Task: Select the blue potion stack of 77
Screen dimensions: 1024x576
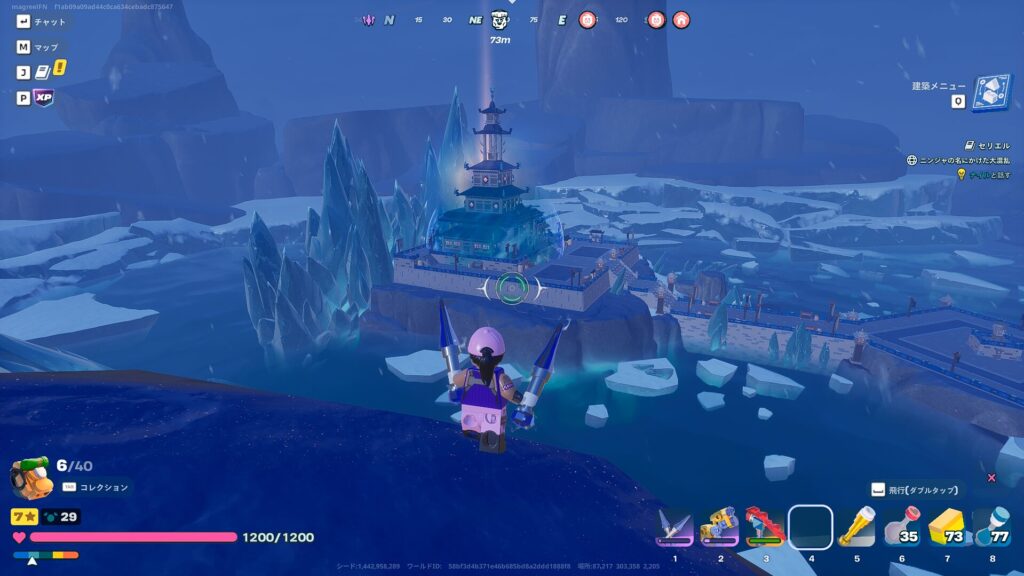Action: 991,526
